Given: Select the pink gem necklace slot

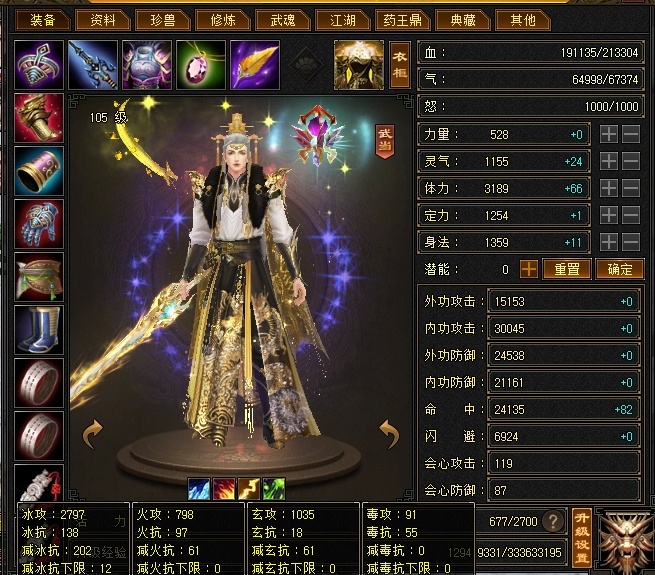Looking at the screenshot, I should [x=201, y=64].
